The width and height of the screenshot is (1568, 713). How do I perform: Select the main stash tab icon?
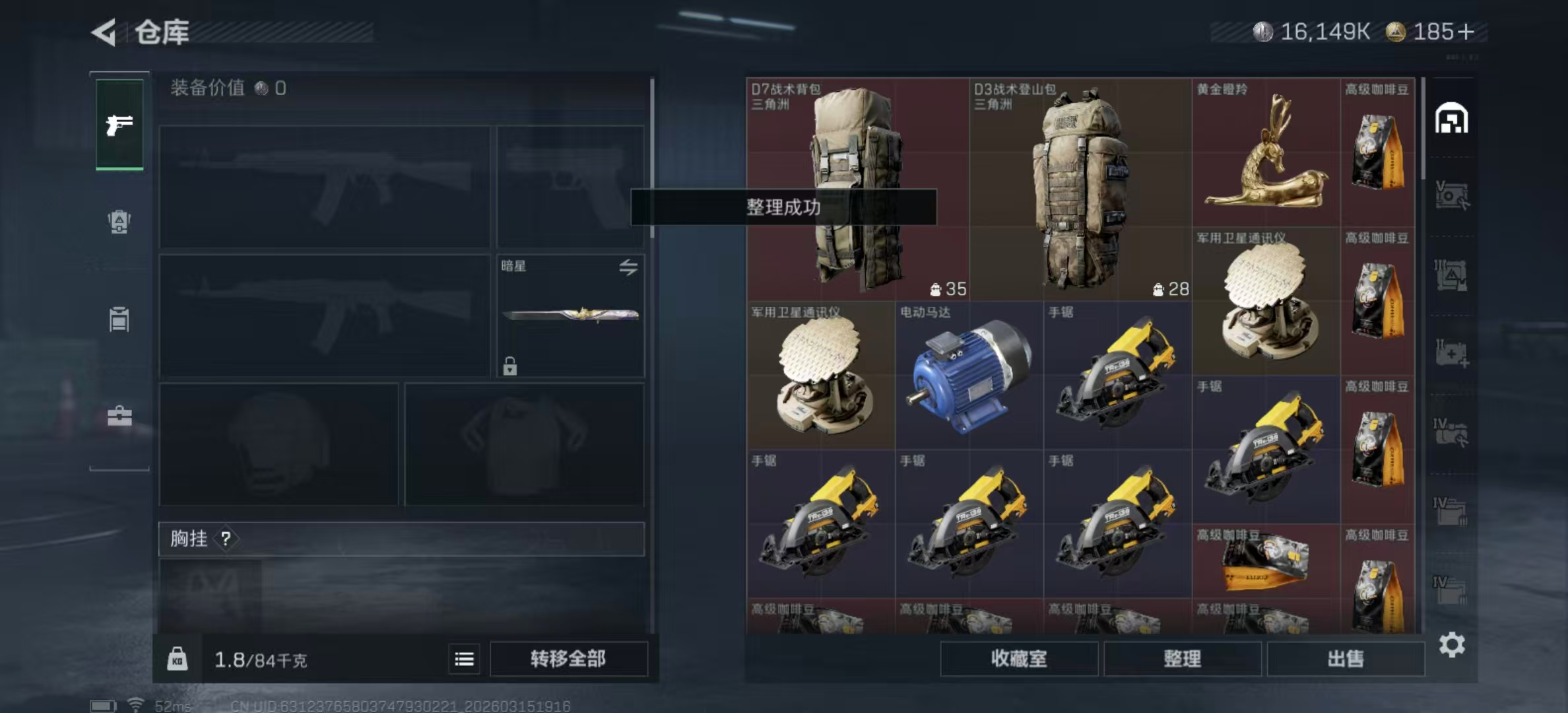tap(1451, 119)
